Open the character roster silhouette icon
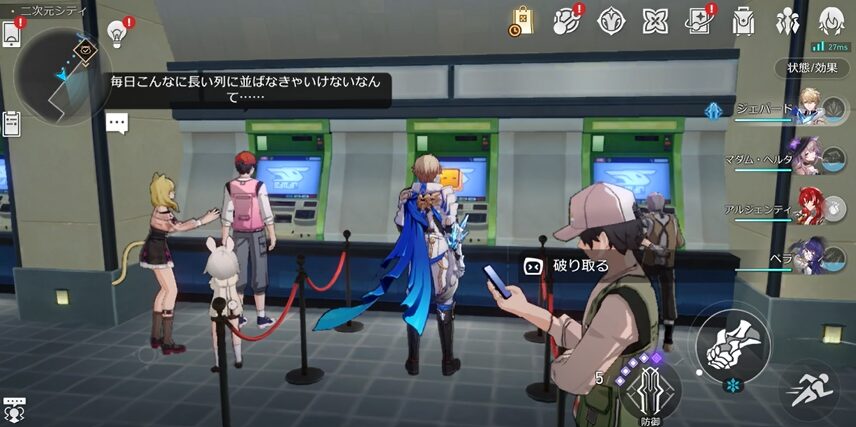 pyautogui.click(x=787, y=20)
